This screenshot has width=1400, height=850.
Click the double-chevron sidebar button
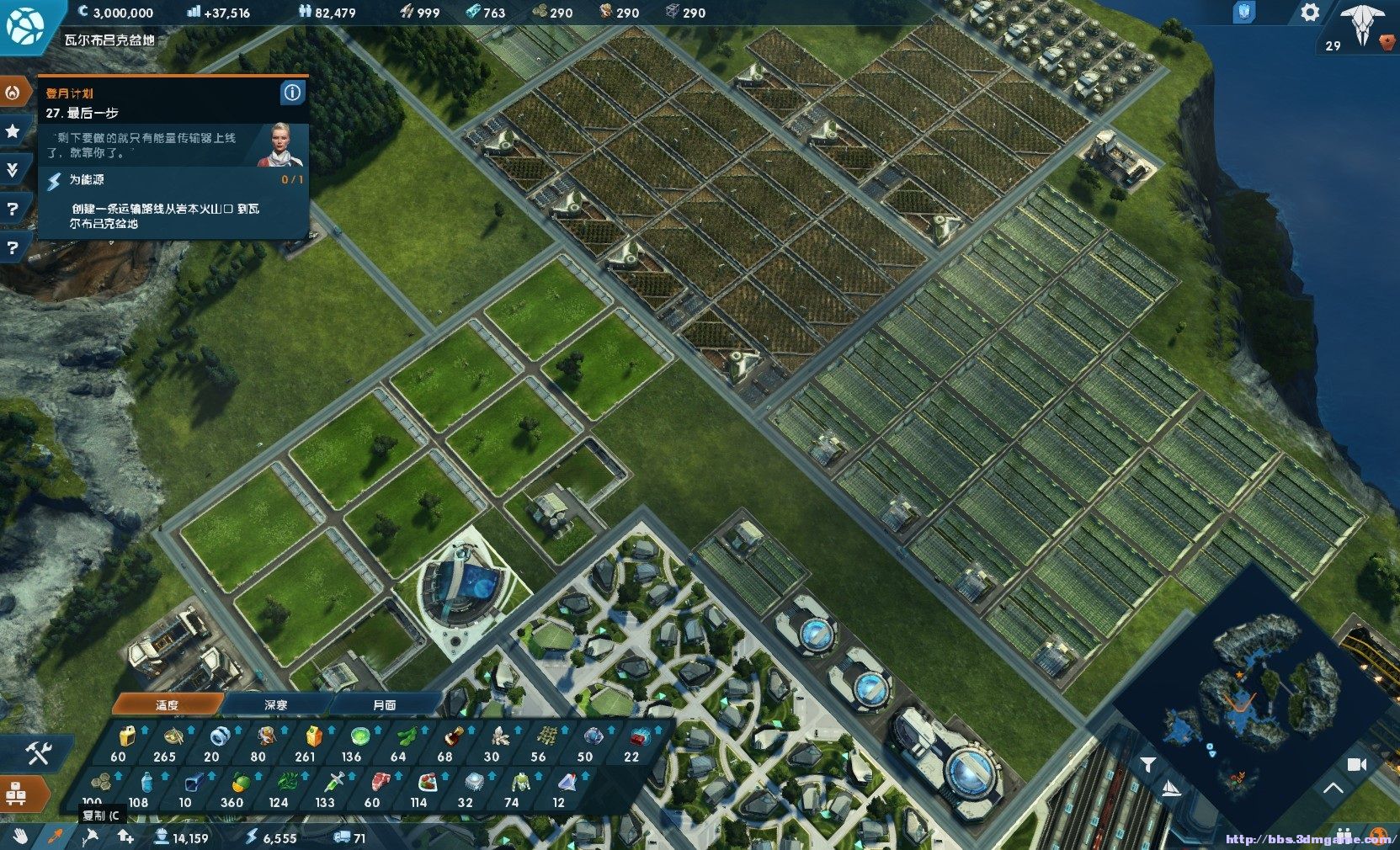[x=13, y=170]
